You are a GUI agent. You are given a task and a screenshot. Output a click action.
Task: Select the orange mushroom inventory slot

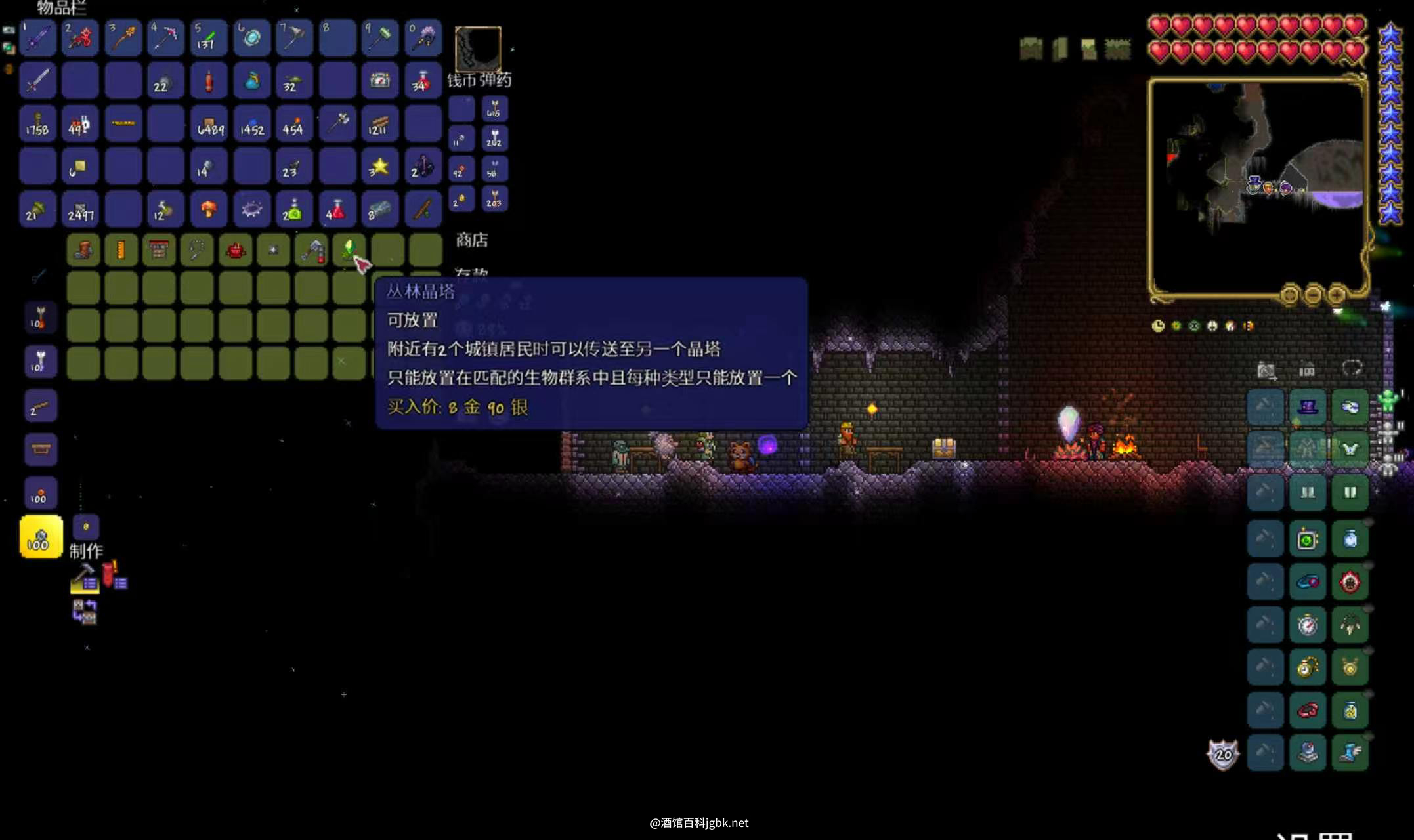click(x=209, y=209)
